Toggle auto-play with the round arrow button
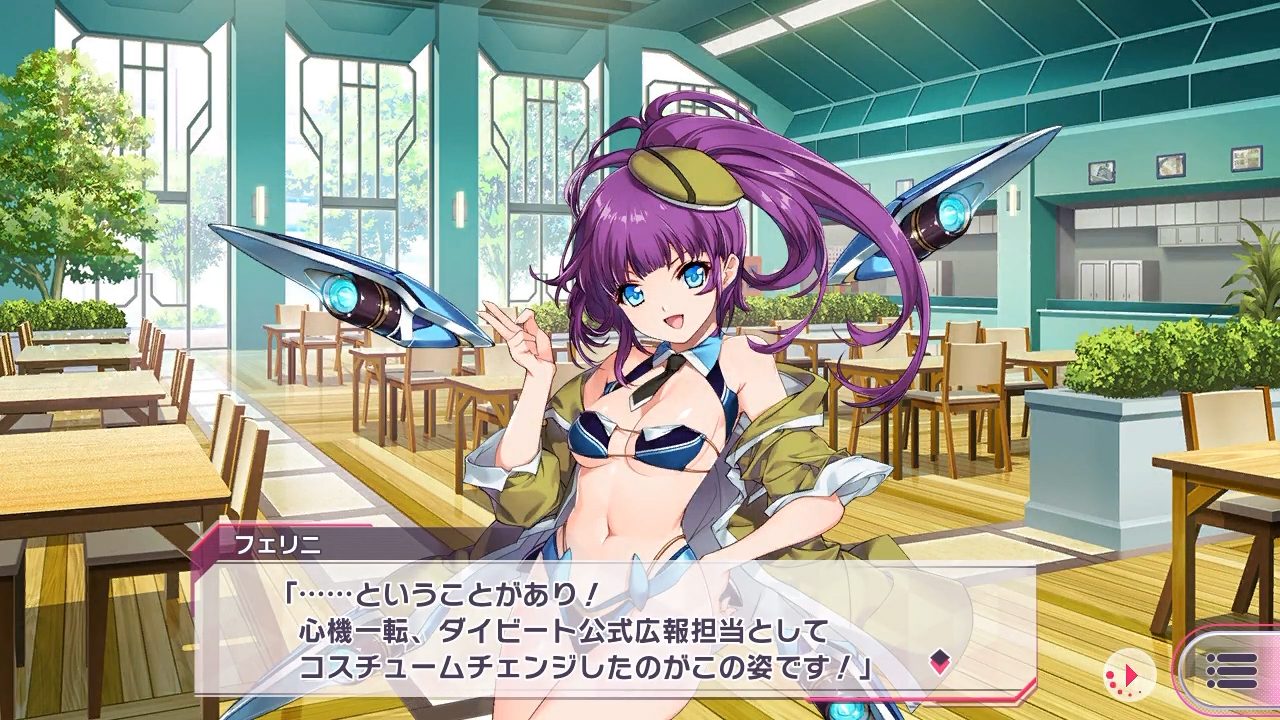 point(1130,675)
